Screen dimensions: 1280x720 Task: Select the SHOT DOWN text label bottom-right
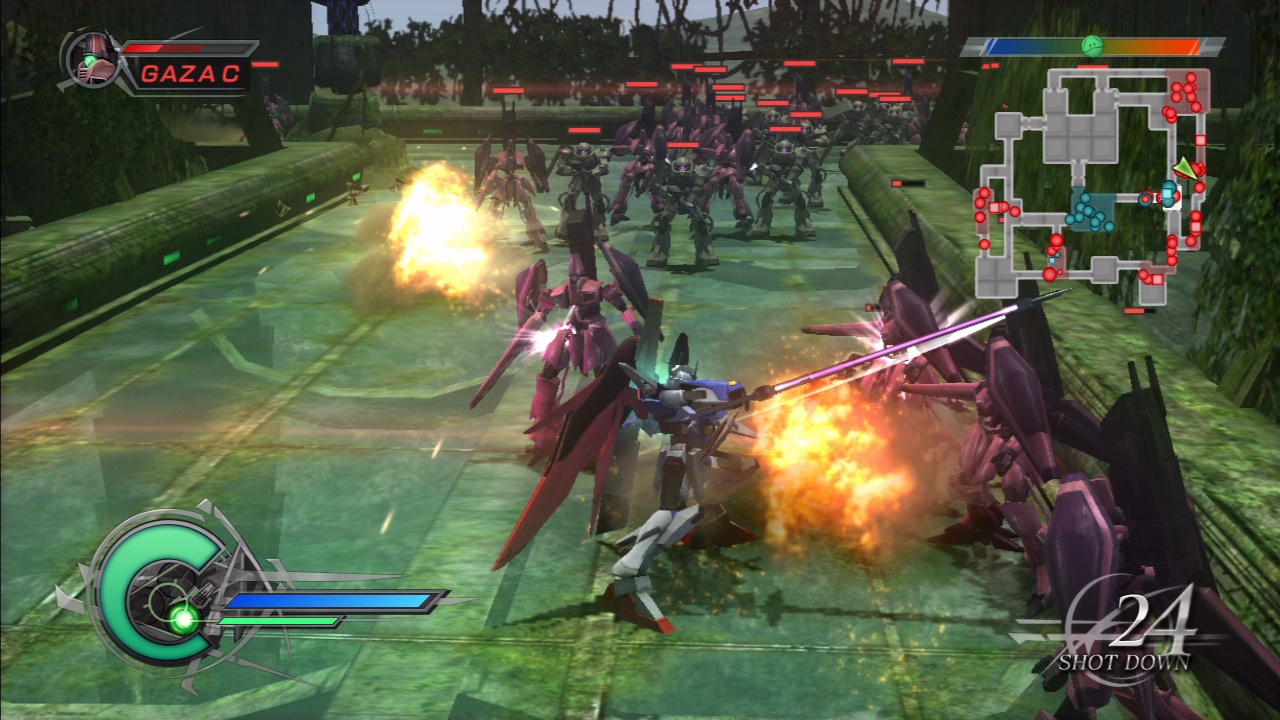coord(1125,659)
